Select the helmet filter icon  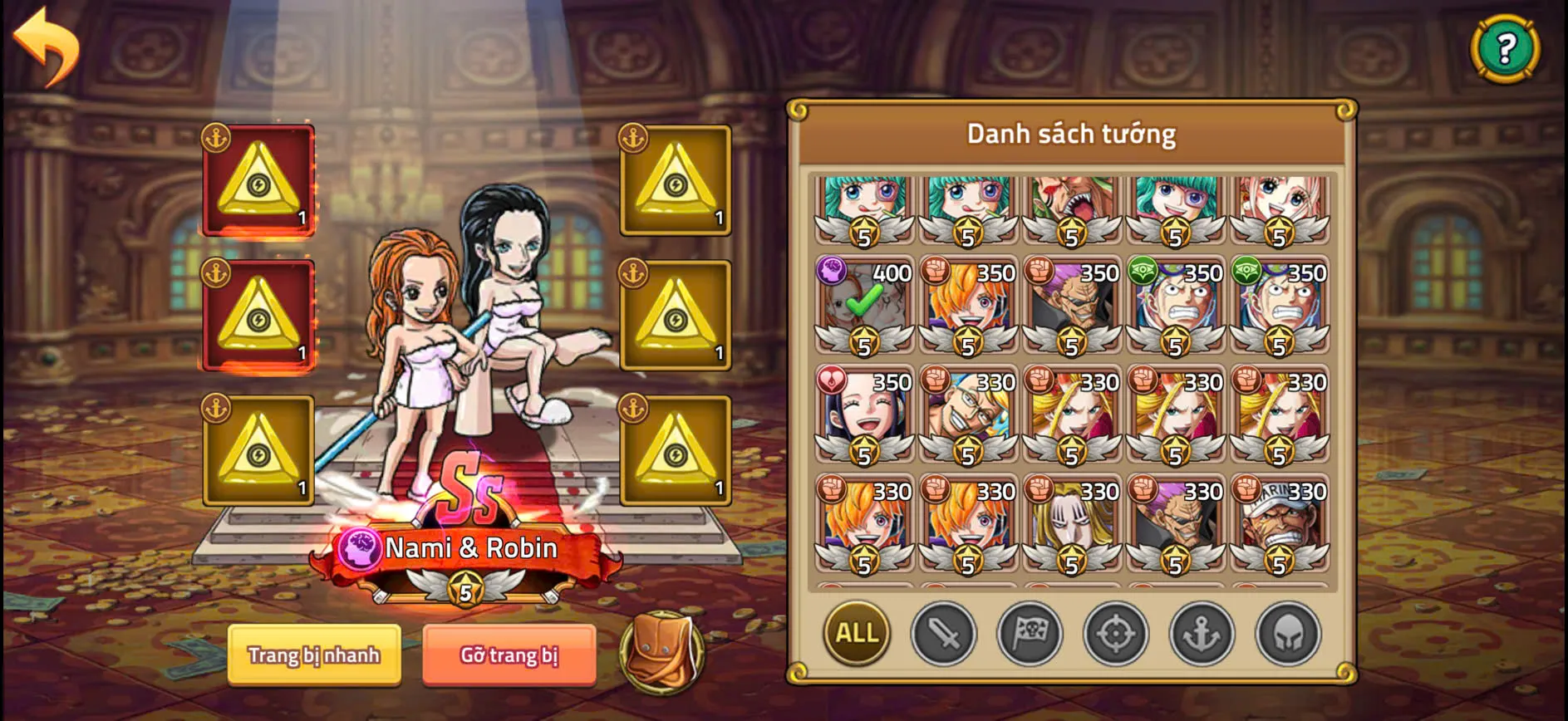pyautogui.click(x=1285, y=634)
